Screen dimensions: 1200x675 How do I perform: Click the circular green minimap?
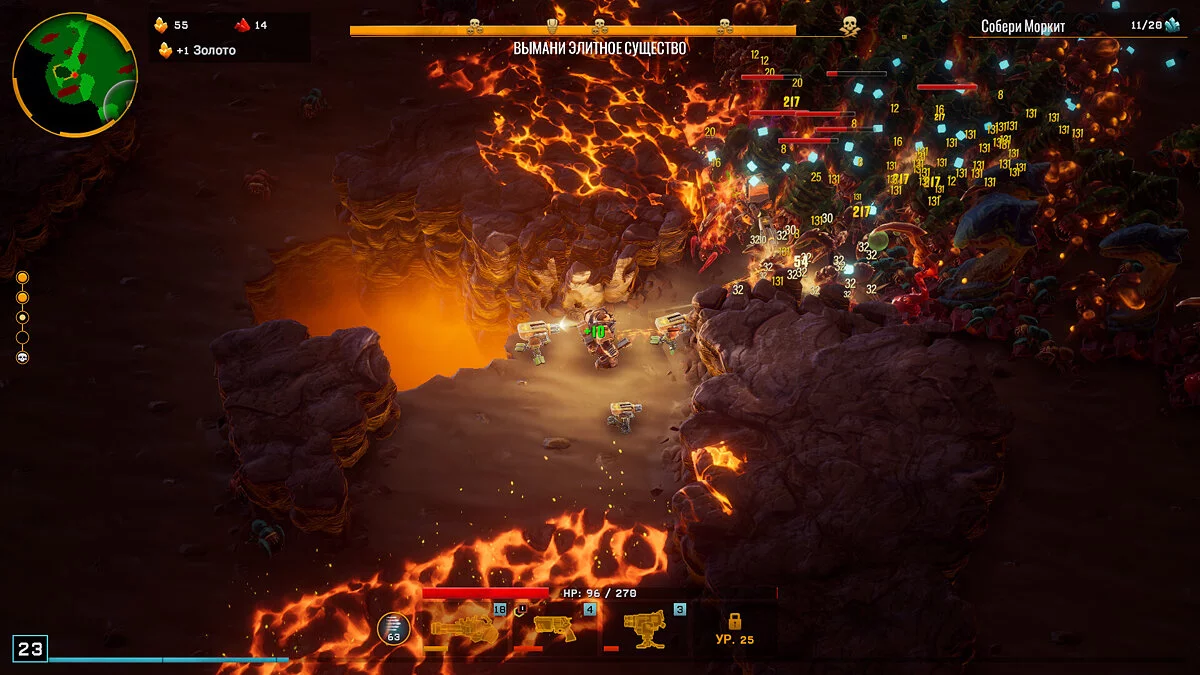(74, 75)
